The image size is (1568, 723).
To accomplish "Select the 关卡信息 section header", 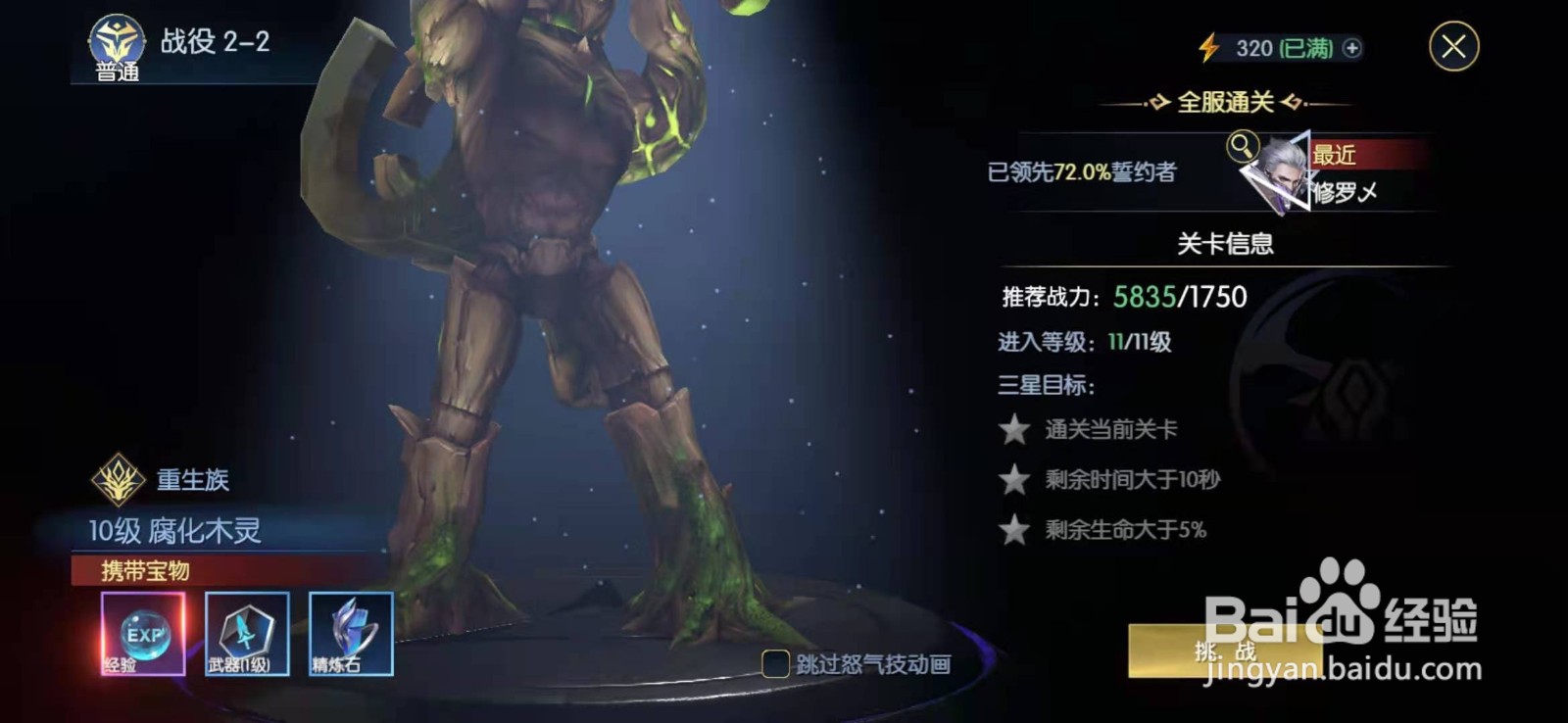I will point(1228,245).
